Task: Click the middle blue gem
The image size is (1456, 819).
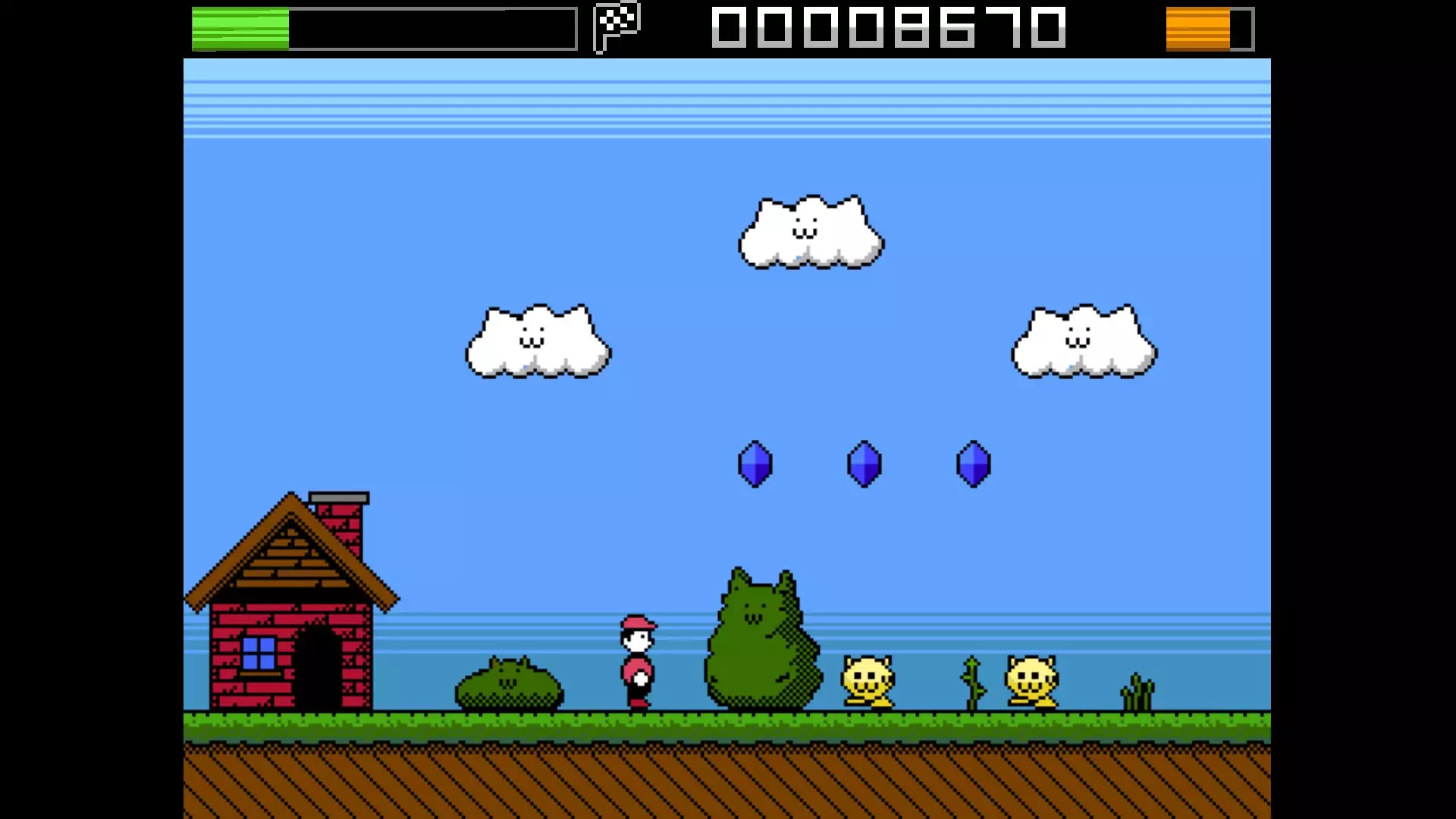Action: (864, 465)
